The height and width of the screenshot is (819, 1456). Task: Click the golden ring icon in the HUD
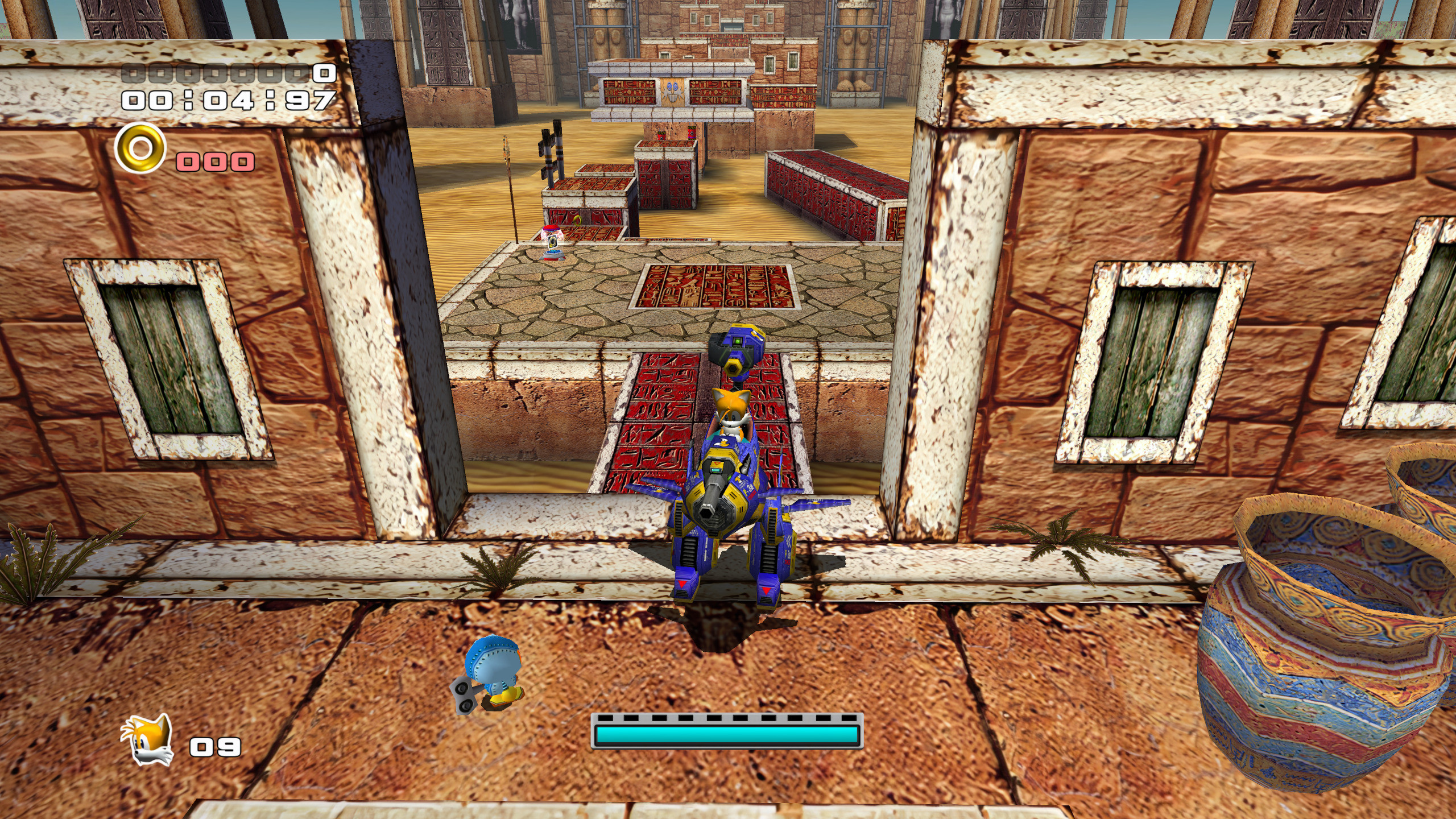[x=139, y=151]
